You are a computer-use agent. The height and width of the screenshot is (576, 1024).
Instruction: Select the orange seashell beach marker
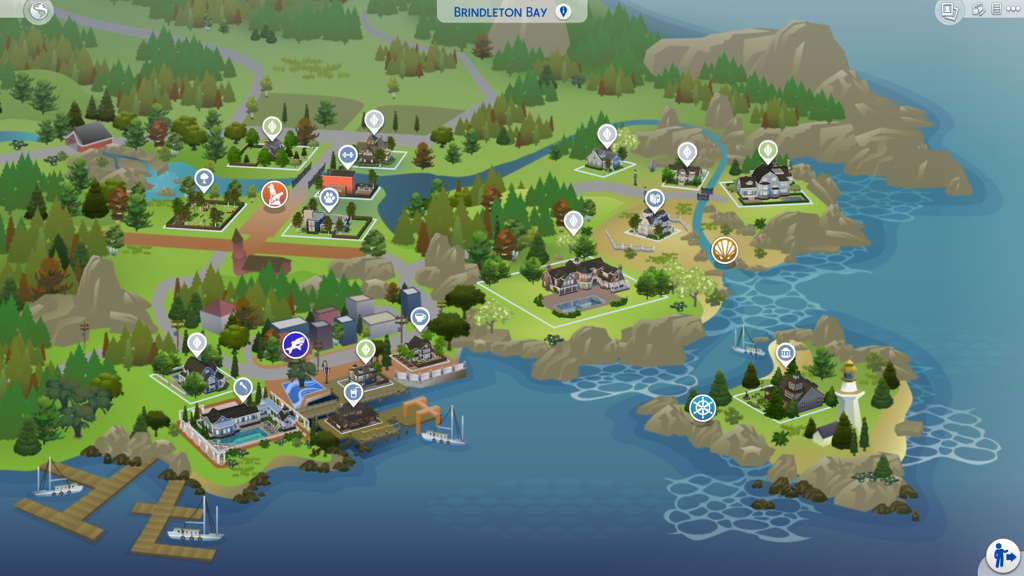tap(725, 250)
